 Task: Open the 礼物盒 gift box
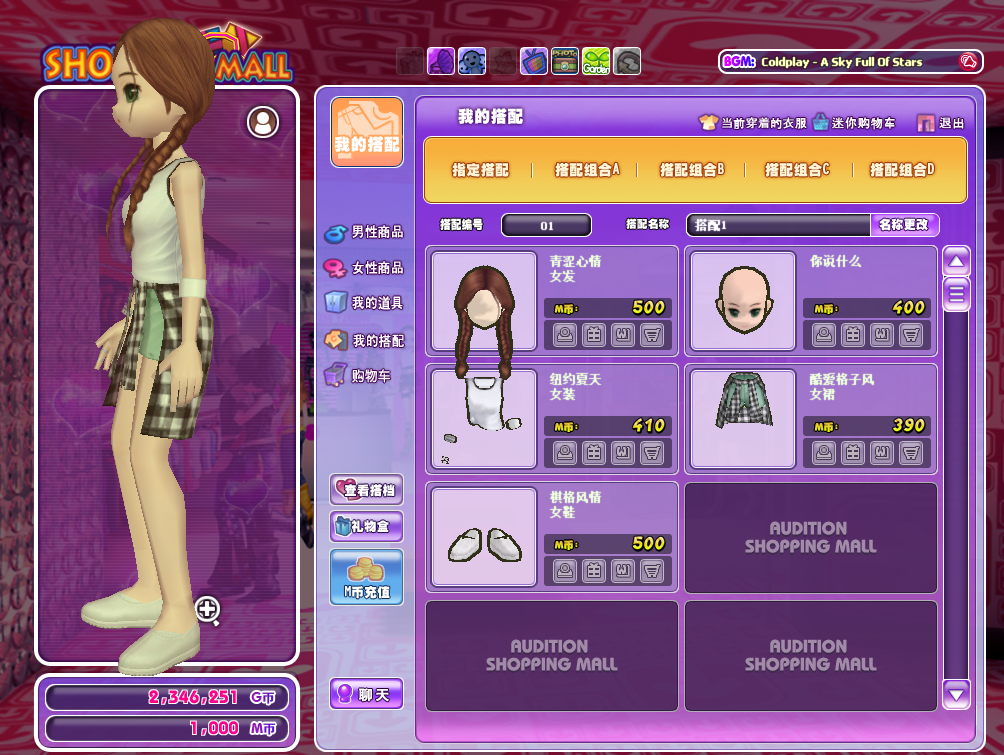point(366,526)
